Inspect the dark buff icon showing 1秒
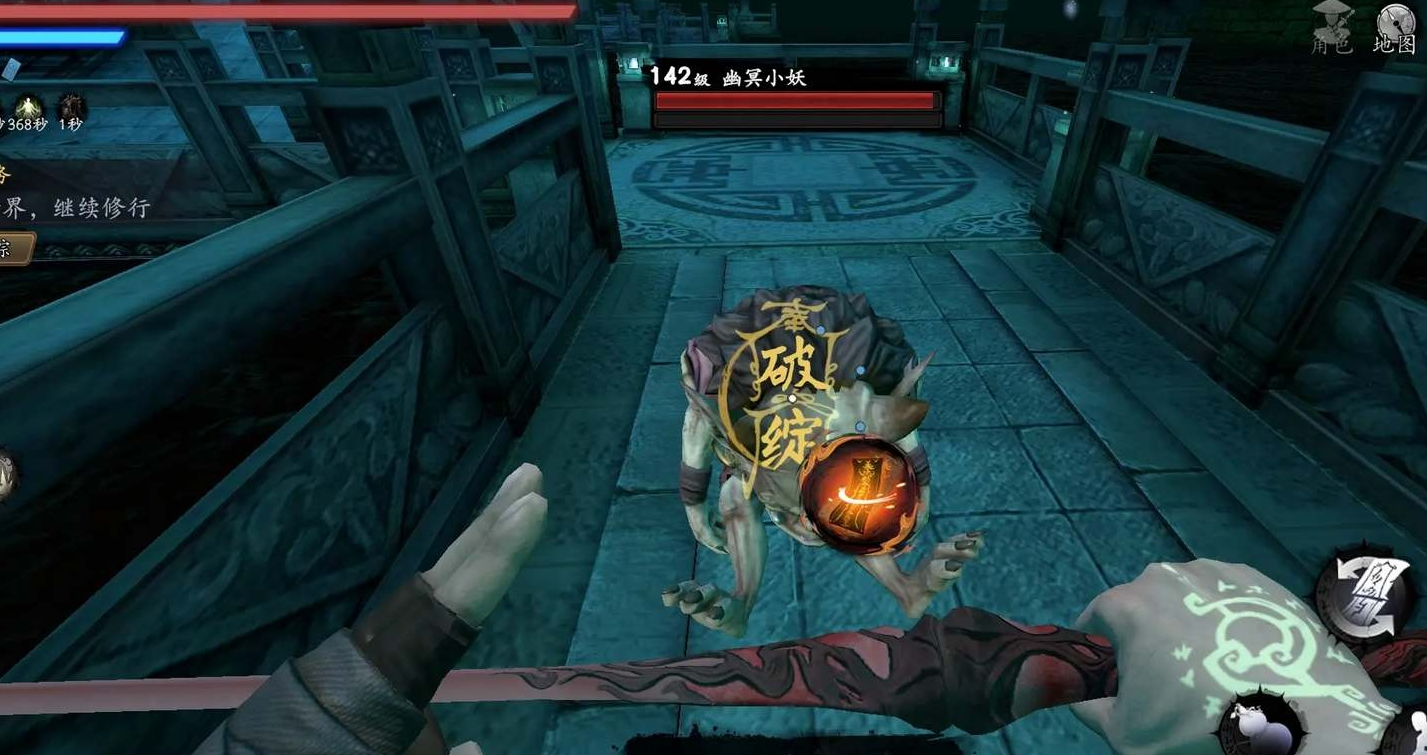The width and height of the screenshot is (1427, 755). [70, 106]
